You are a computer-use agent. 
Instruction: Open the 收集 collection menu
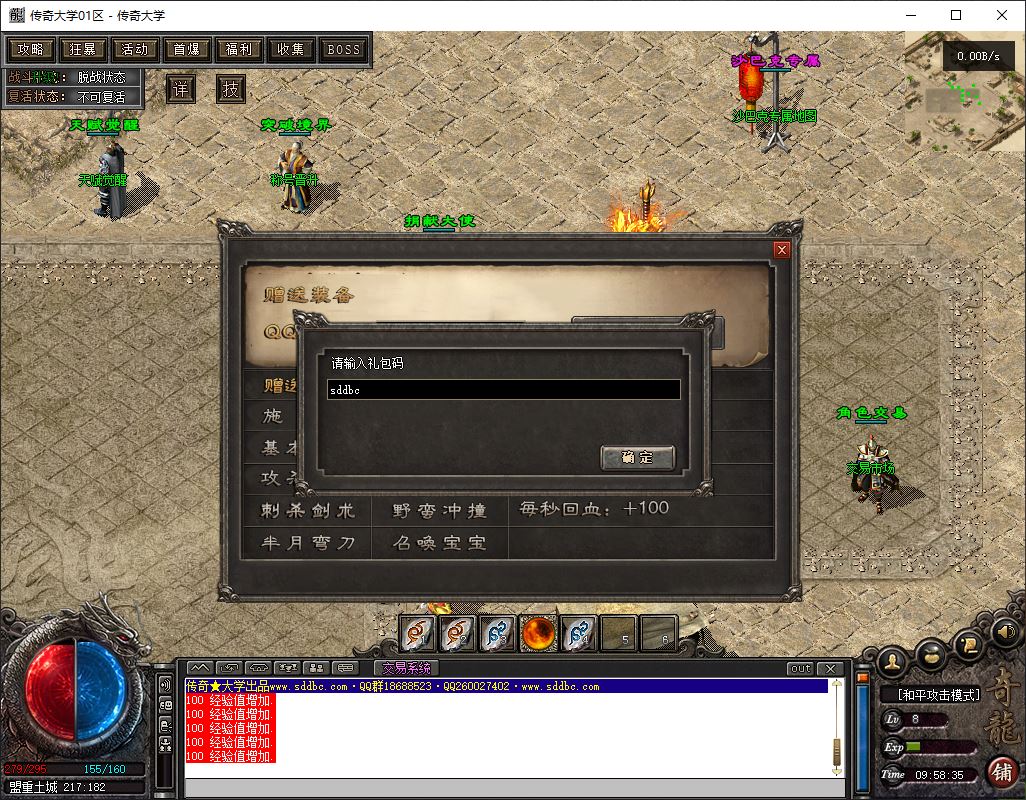point(291,49)
